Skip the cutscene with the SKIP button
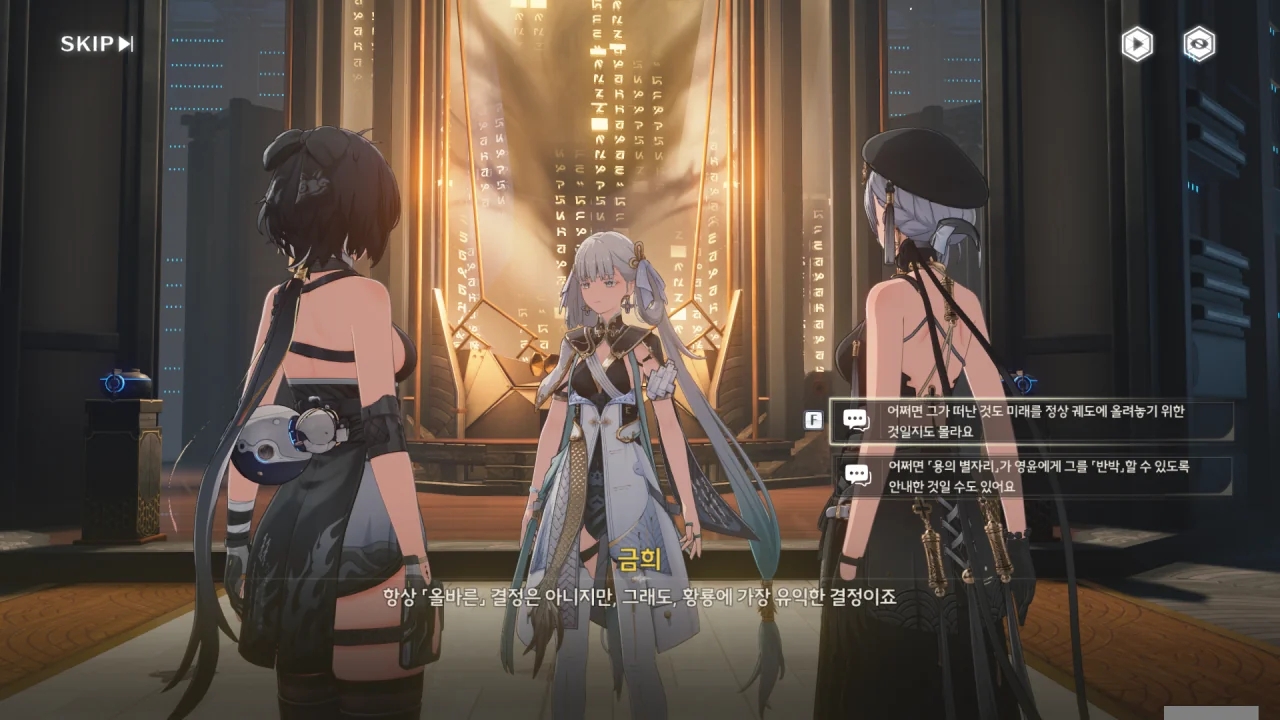This screenshot has width=1280, height=720. click(96, 43)
